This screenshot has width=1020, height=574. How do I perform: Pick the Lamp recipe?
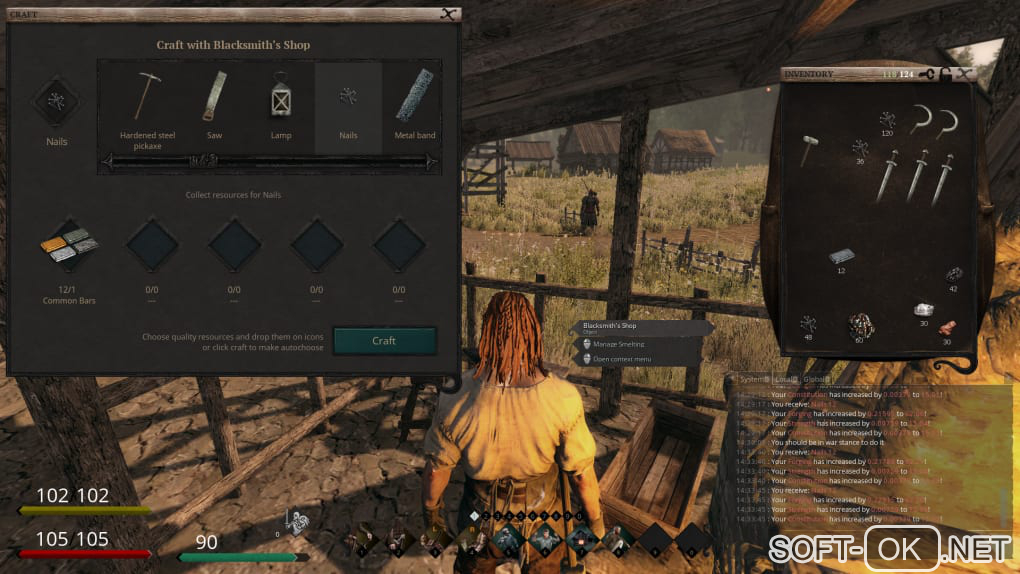pyautogui.click(x=281, y=104)
